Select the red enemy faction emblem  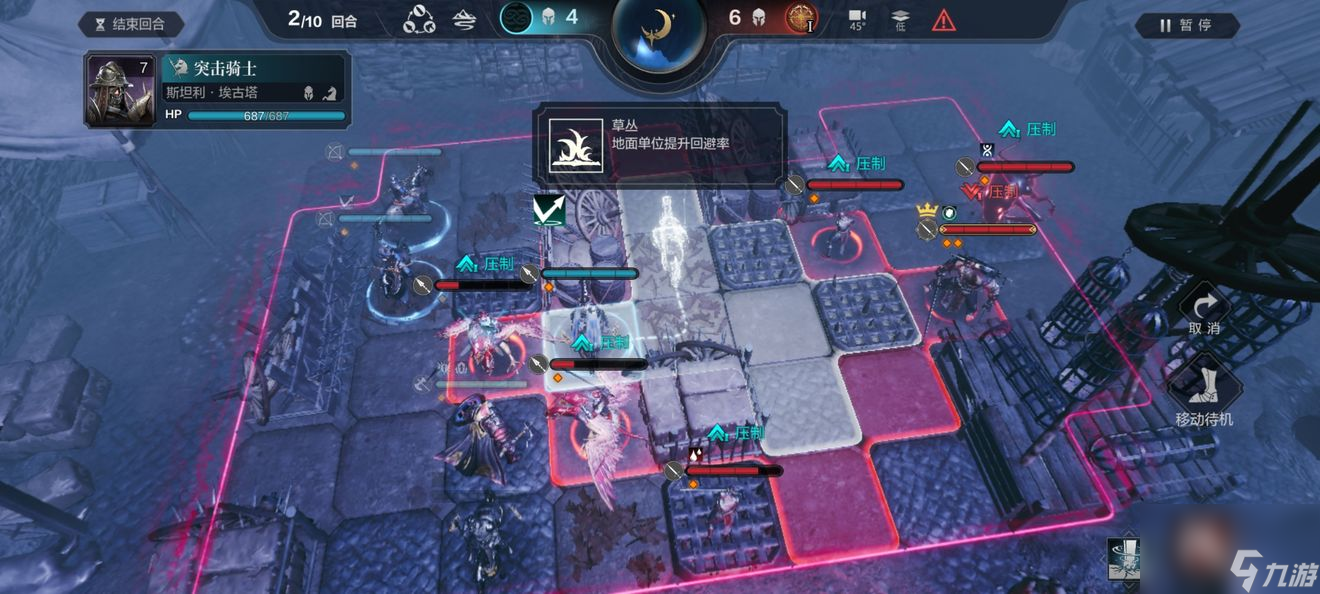800,17
